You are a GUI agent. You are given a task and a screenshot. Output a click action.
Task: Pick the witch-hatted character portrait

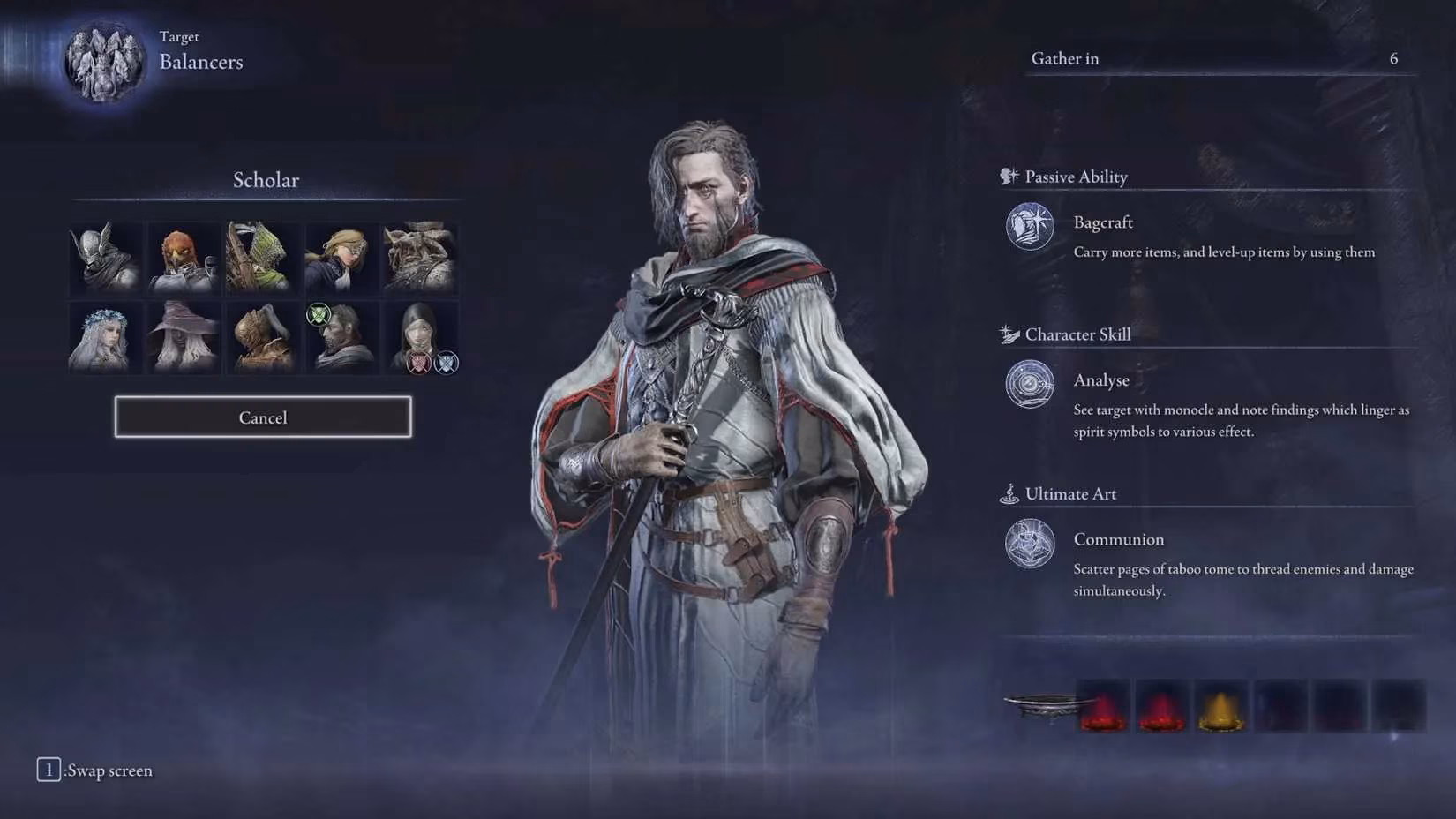point(182,336)
